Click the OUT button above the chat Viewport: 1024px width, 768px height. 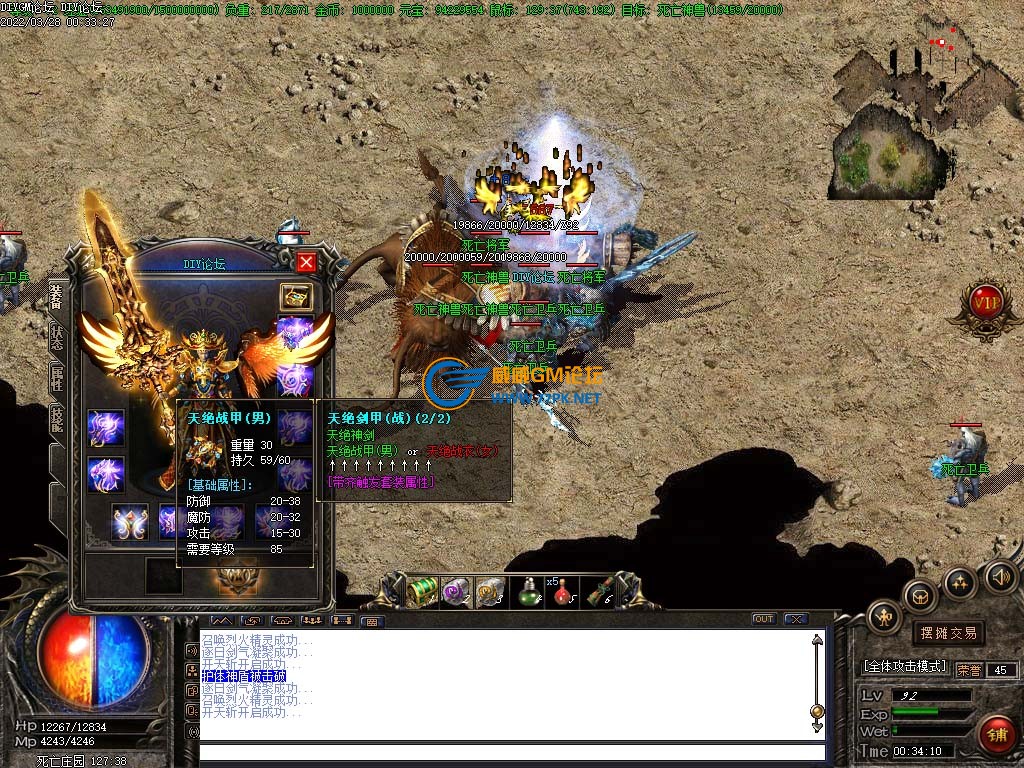(x=763, y=619)
